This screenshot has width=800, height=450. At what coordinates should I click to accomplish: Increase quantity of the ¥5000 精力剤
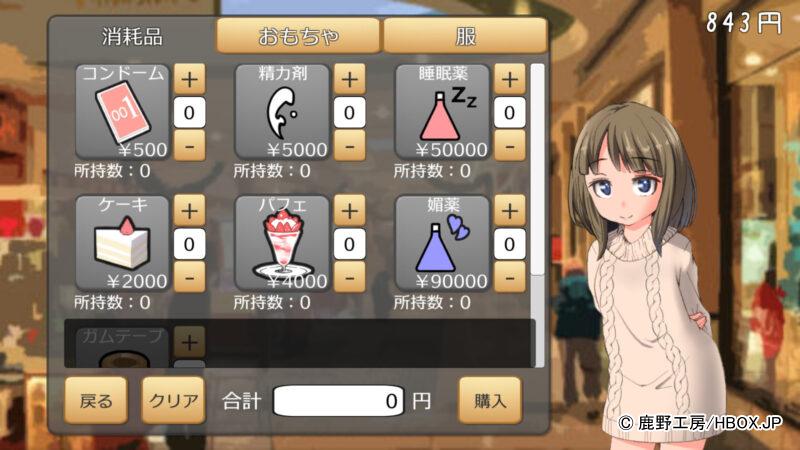[349, 78]
